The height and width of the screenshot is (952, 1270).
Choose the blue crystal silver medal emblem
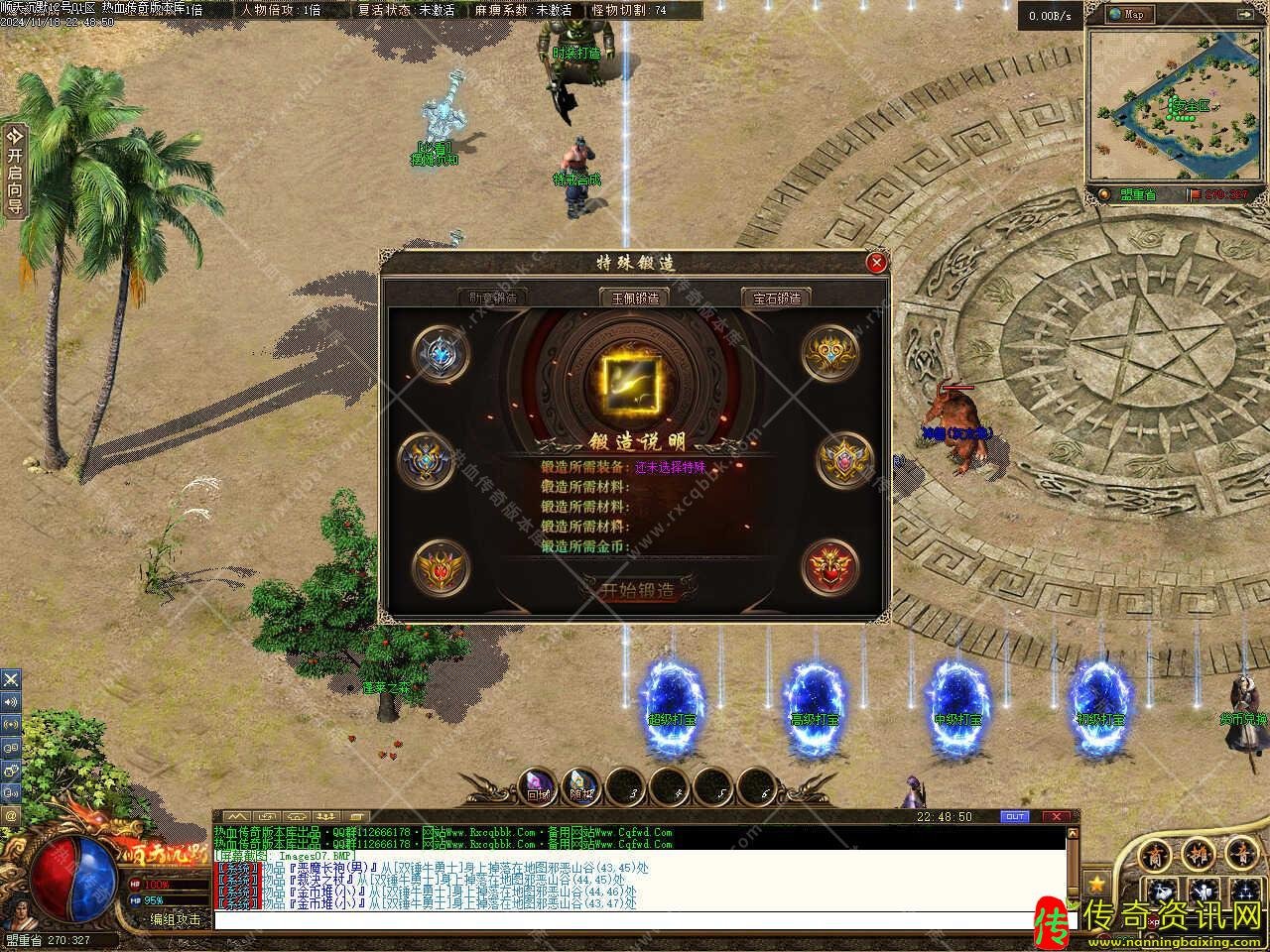(x=441, y=354)
